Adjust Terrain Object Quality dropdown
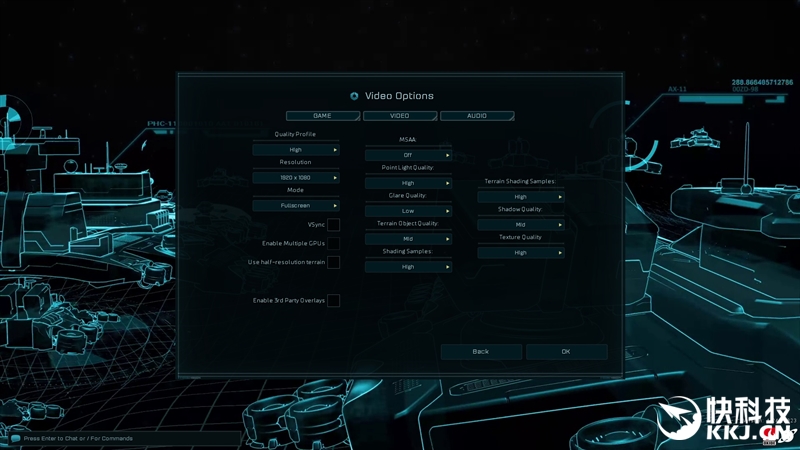The image size is (800, 450). (408, 239)
